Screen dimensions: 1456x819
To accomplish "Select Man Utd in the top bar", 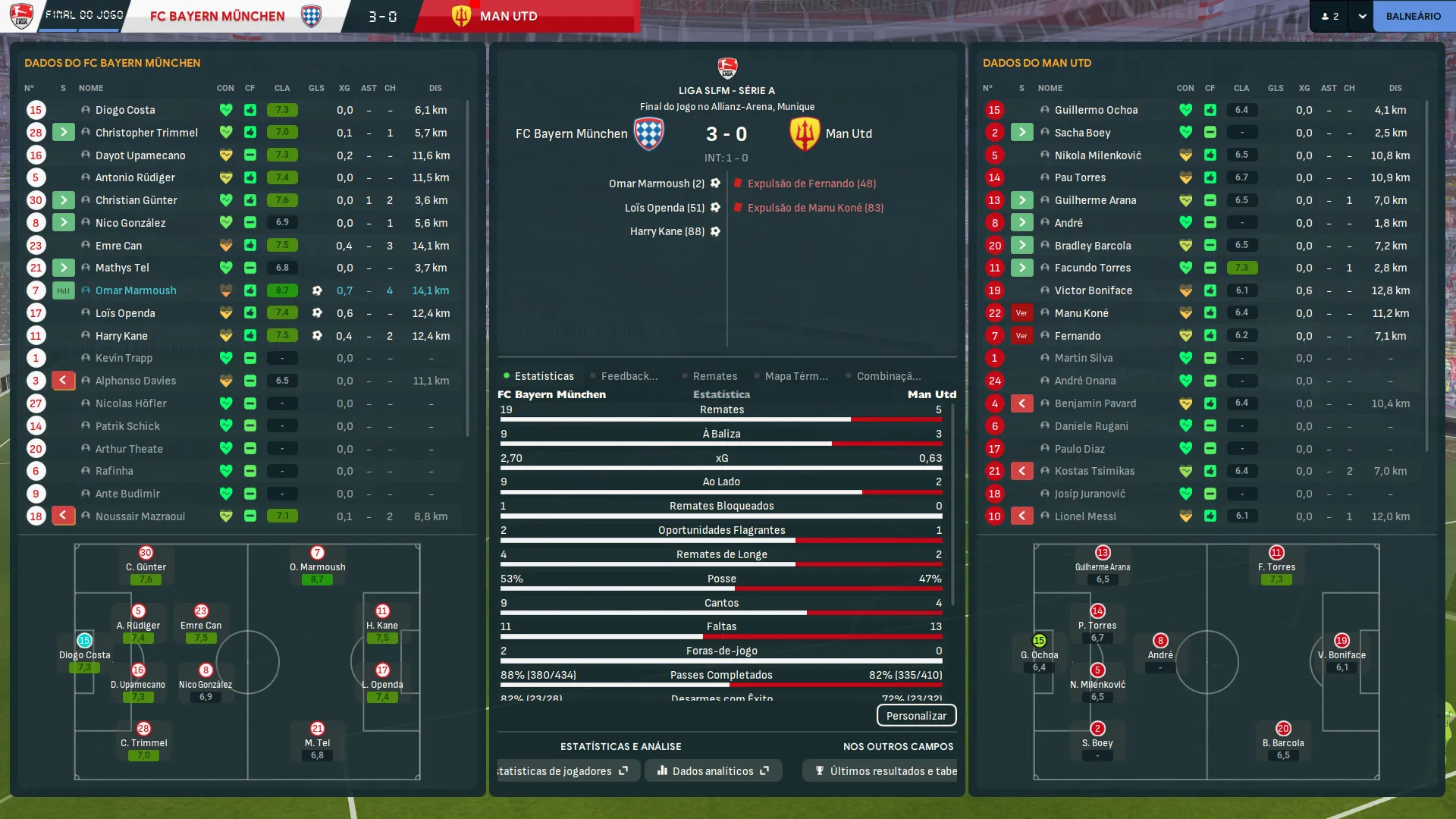I will click(508, 16).
